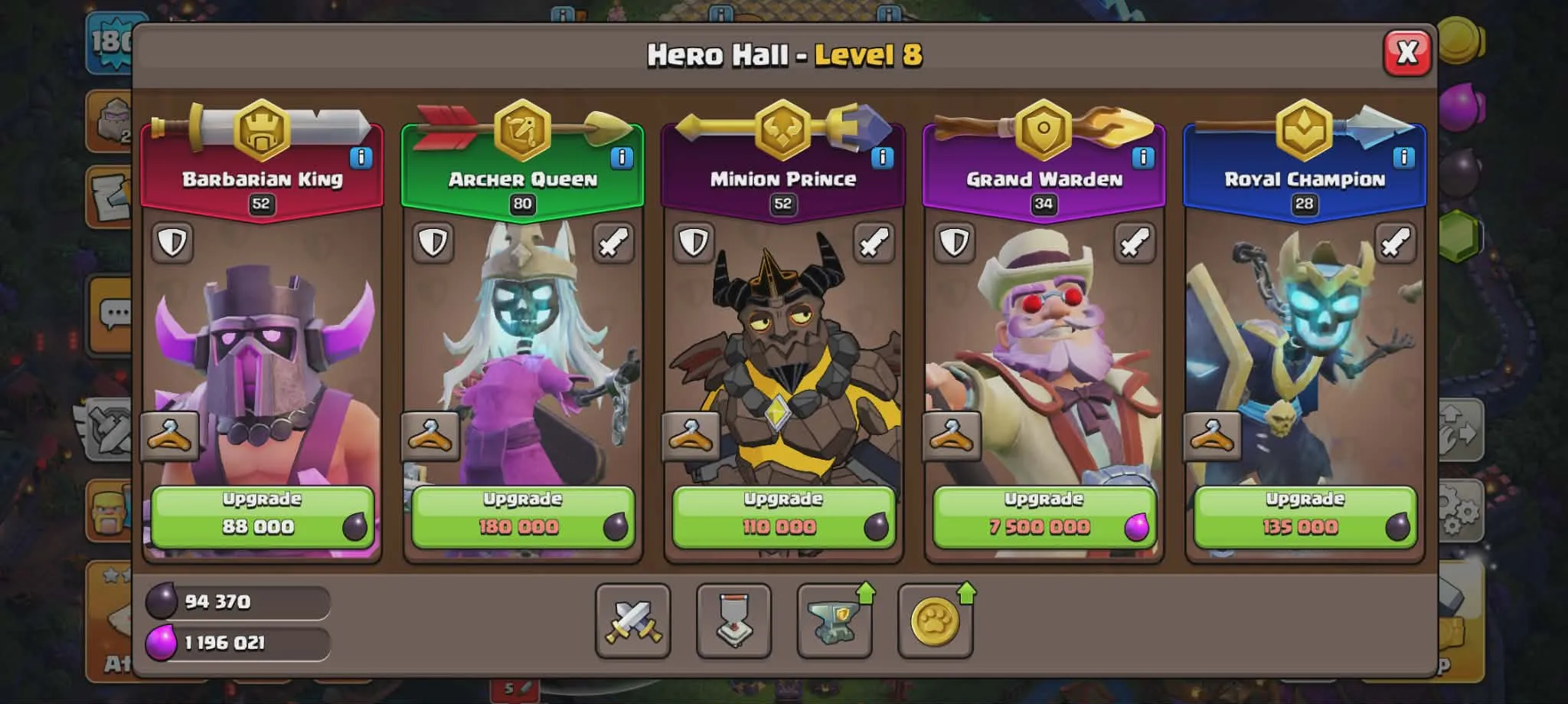Select the Archer Queen card header

coord(523,180)
